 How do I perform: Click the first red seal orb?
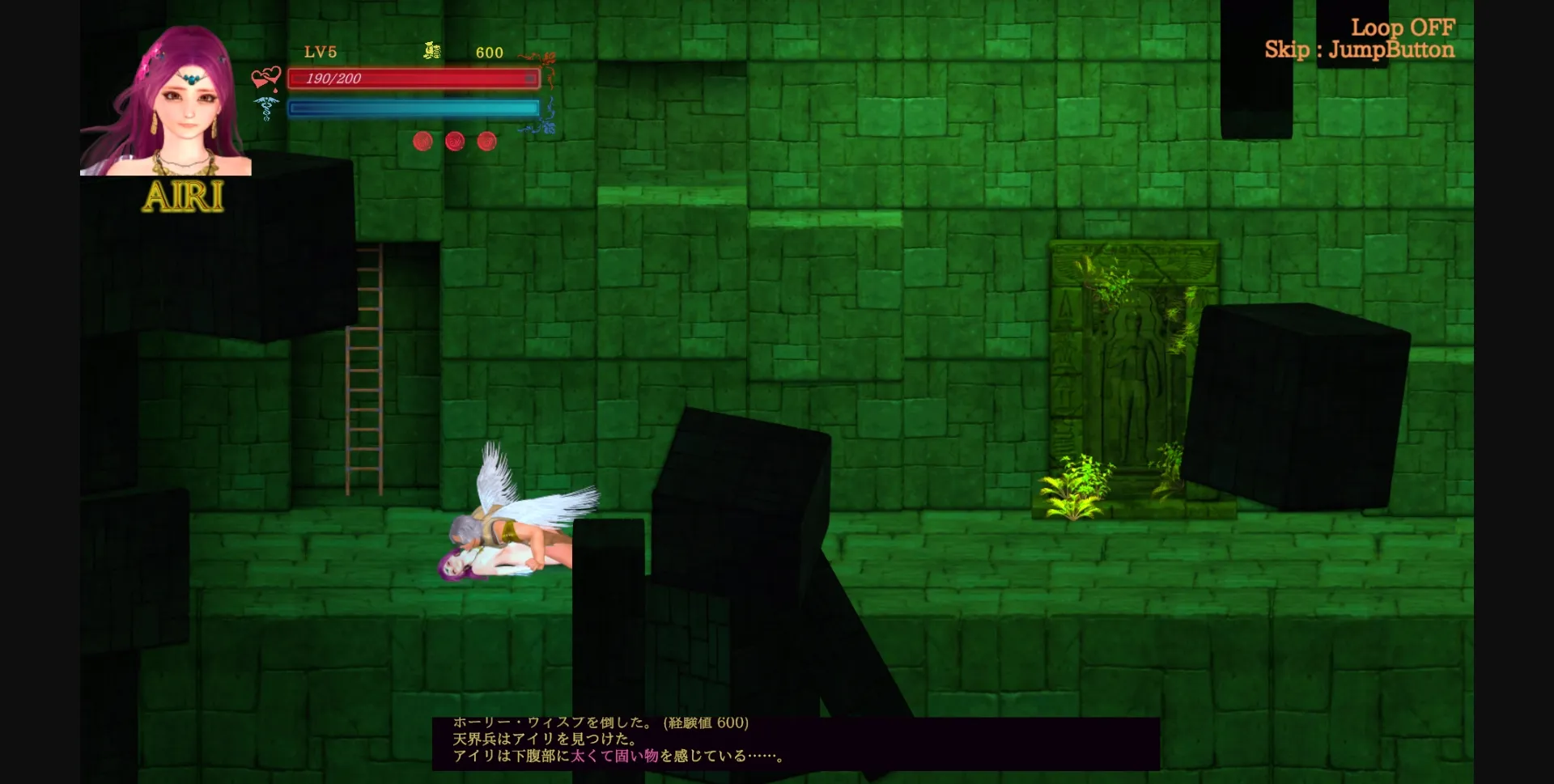point(422,141)
